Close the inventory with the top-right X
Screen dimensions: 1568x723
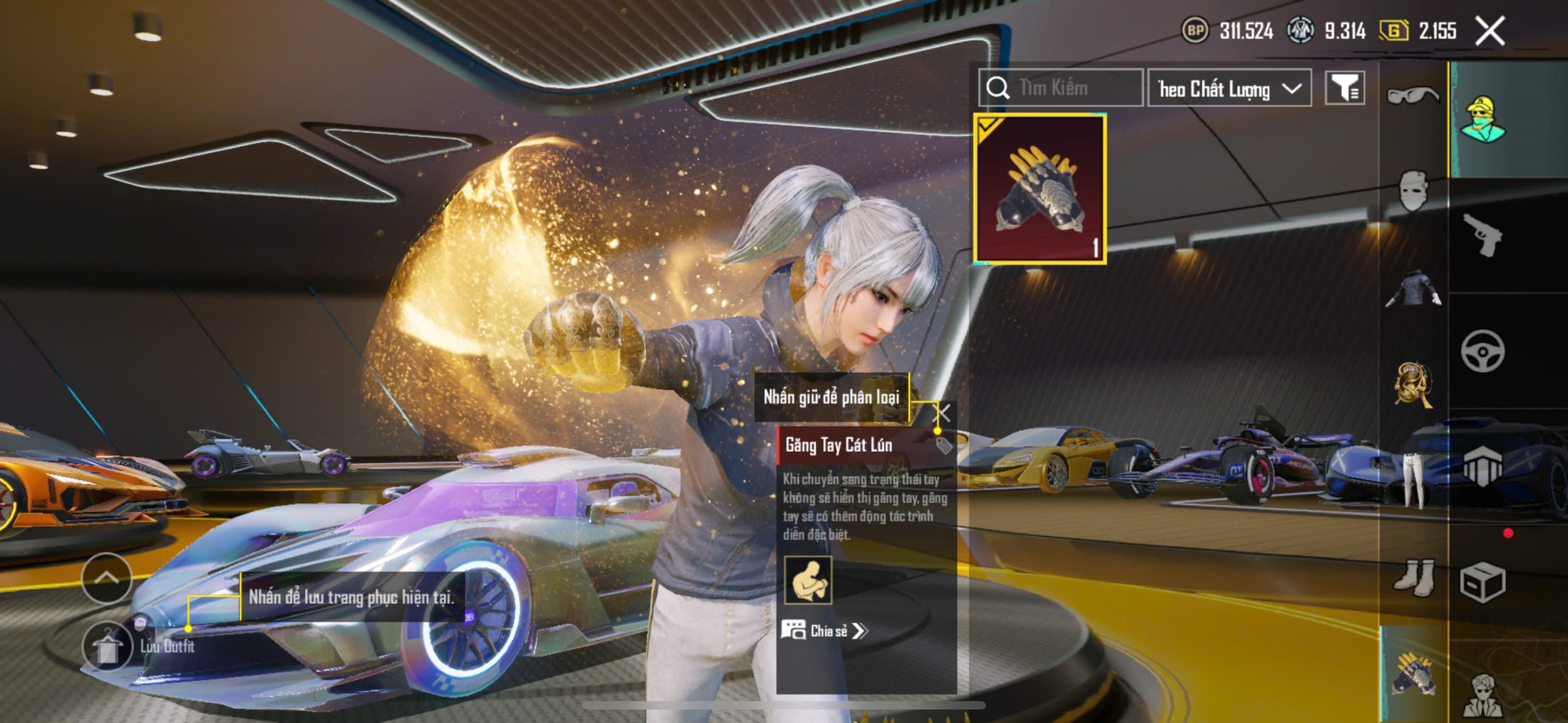click(x=1490, y=31)
